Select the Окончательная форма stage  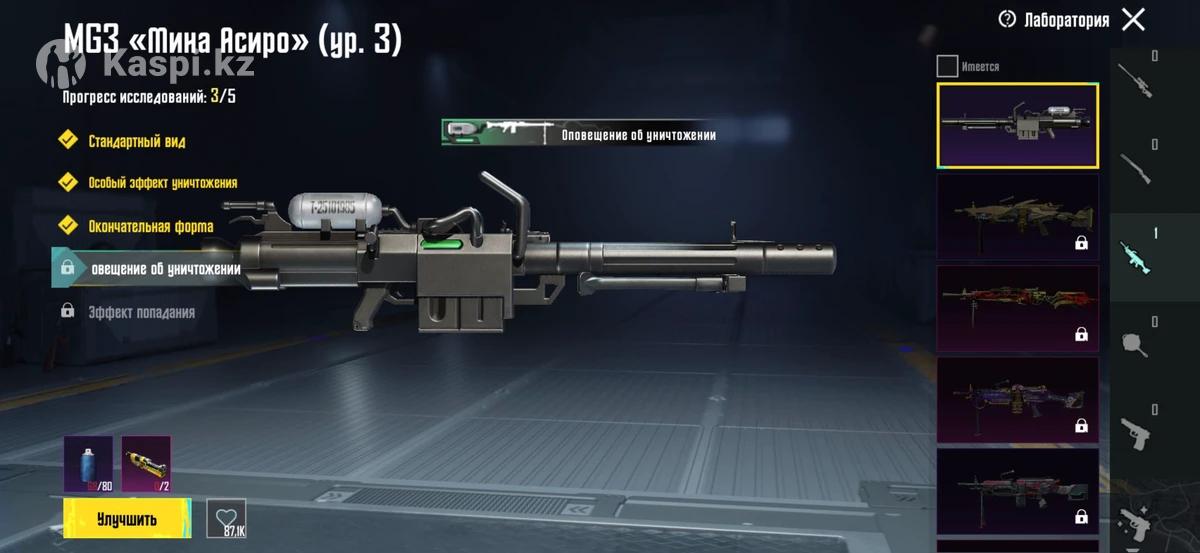[x=150, y=226]
